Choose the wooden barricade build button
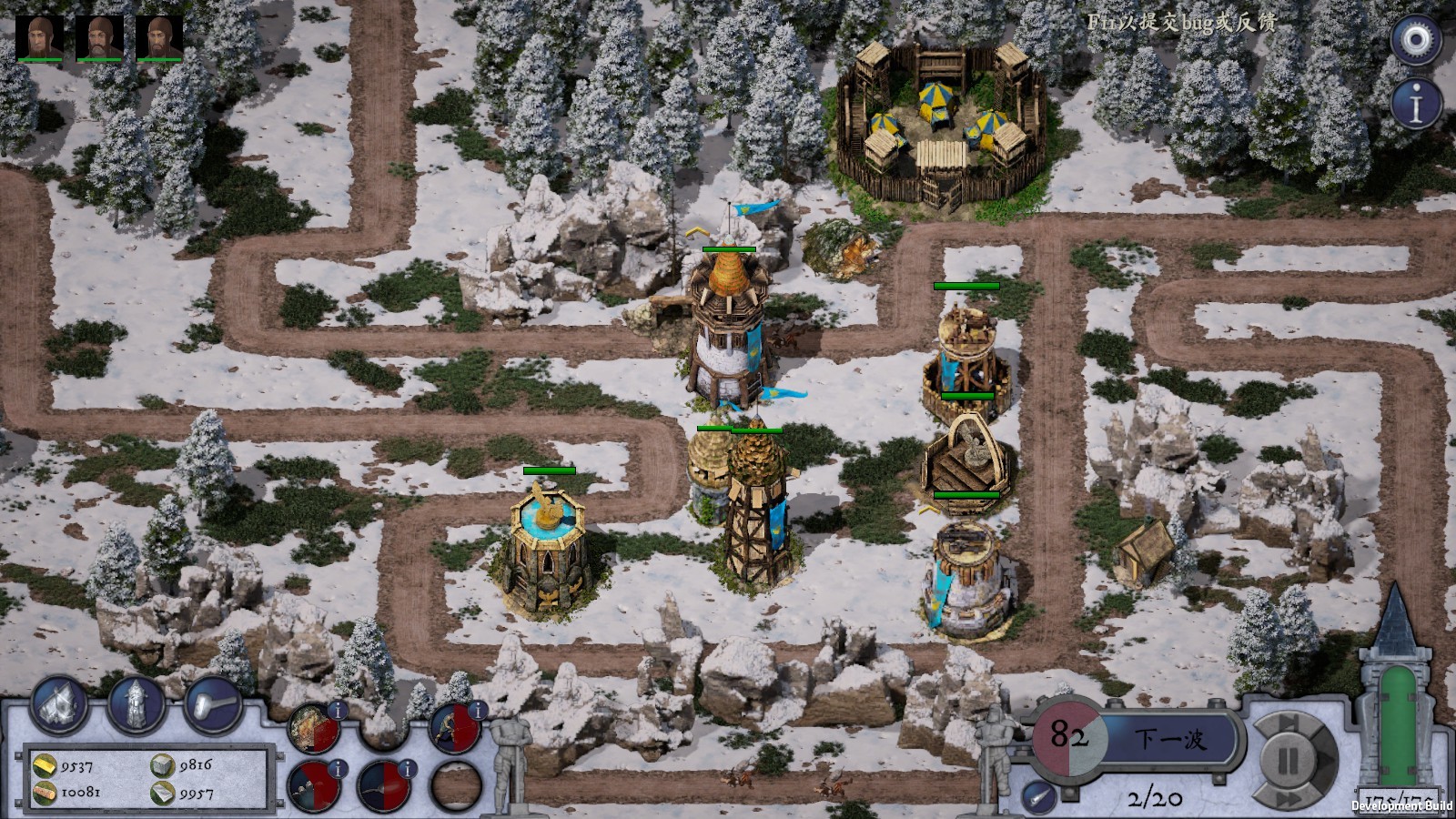Screen dimensions: 1456x819 pos(60,703)
